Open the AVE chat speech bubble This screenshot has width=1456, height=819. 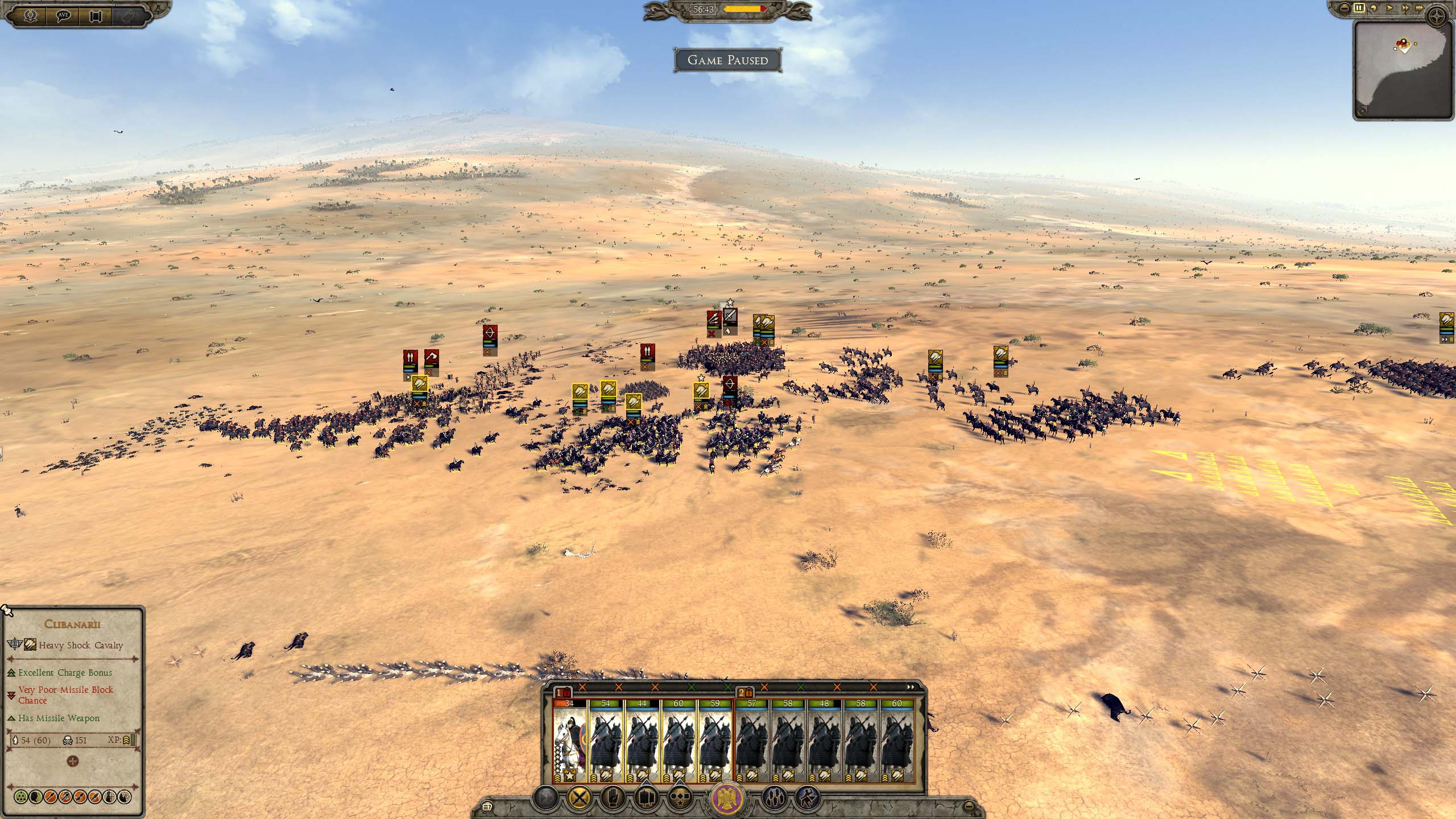[63, 15]
